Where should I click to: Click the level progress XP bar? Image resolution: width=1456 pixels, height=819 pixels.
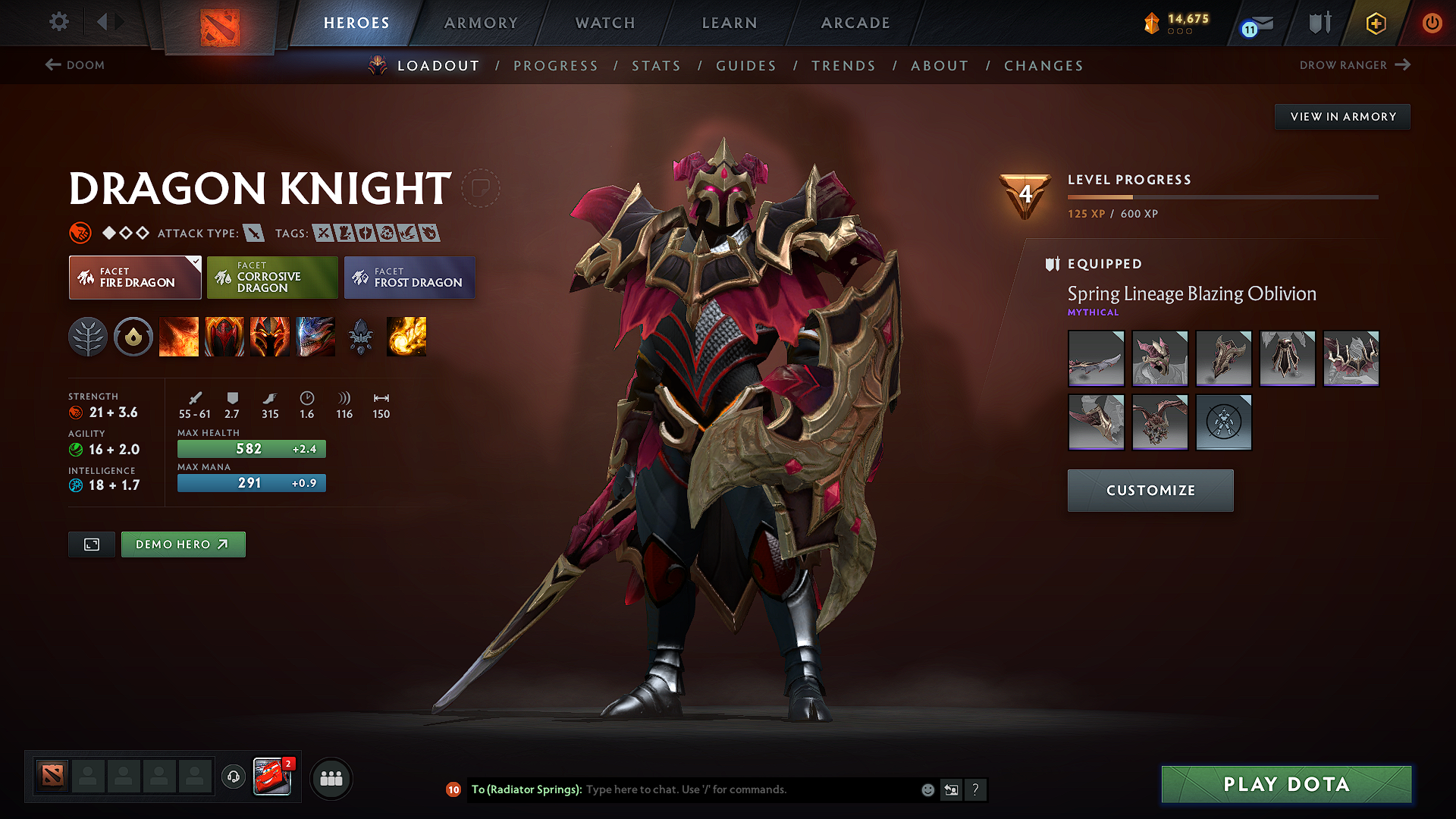[x=1223, y=196]
